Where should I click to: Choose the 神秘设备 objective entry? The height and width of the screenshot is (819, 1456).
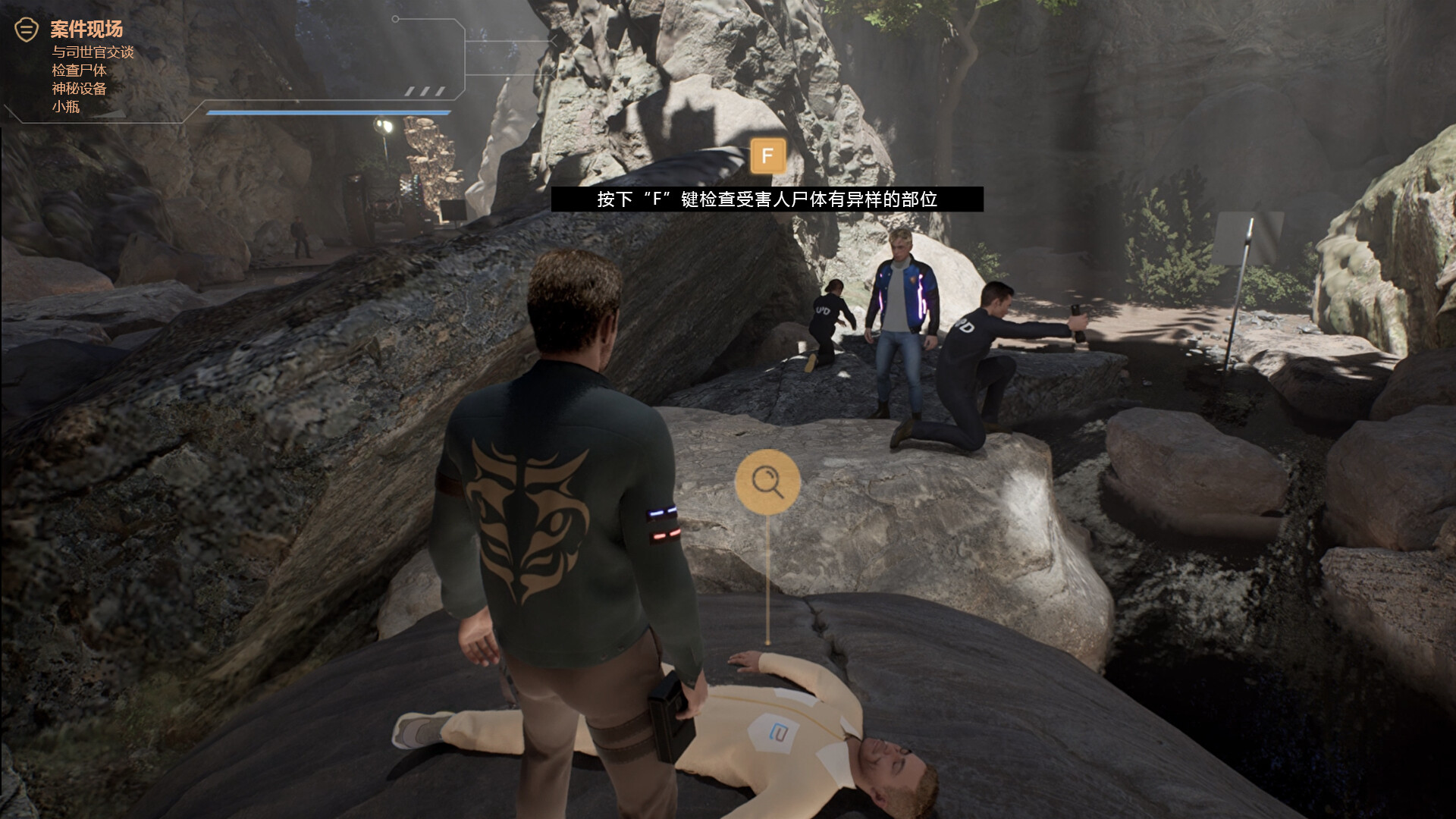pyautogui.click(x=79, y=88)
